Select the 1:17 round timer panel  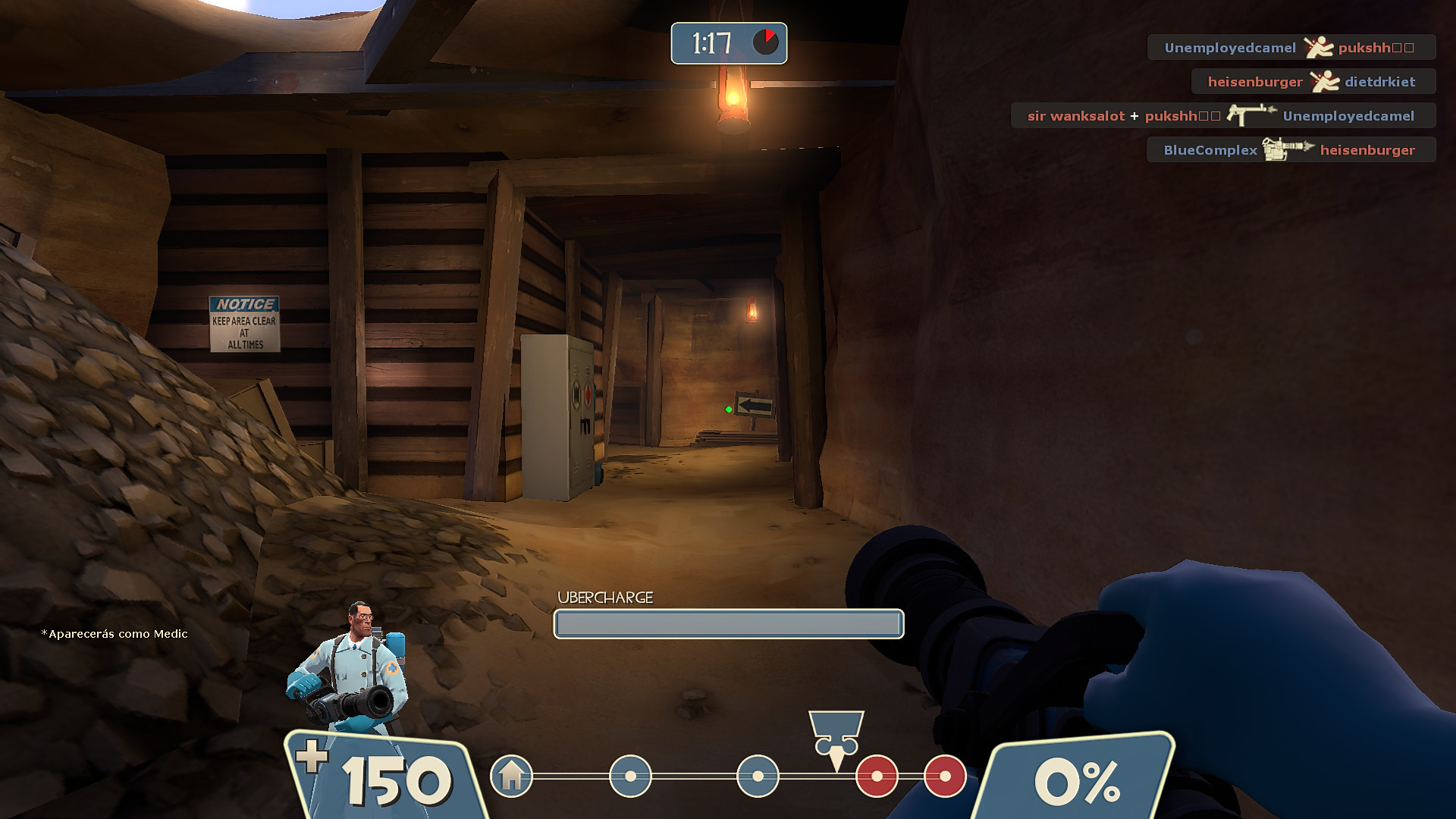728,43
